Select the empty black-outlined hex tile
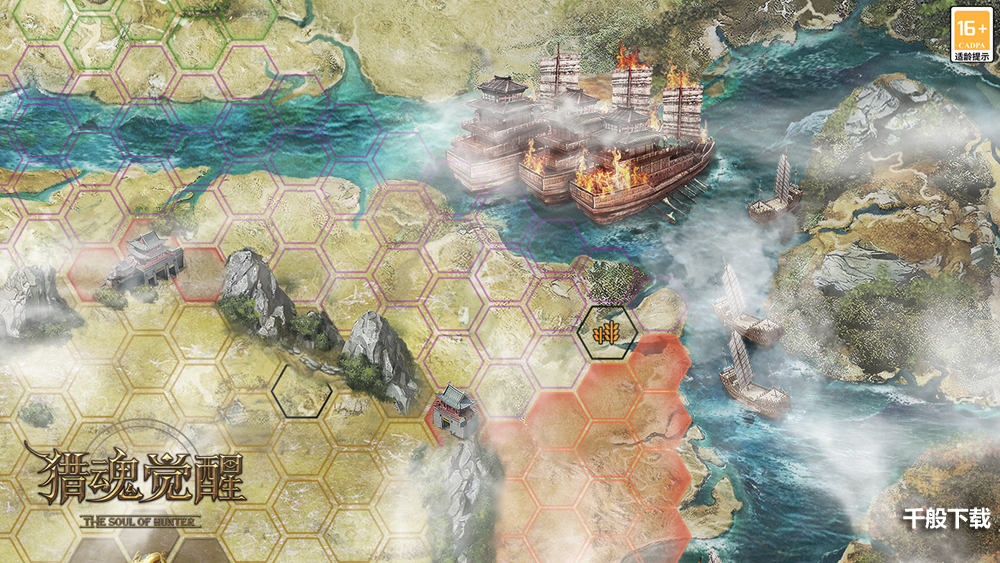Viewport: 1000px width, 563px height. pyautogui.click(x=301, y=391)
